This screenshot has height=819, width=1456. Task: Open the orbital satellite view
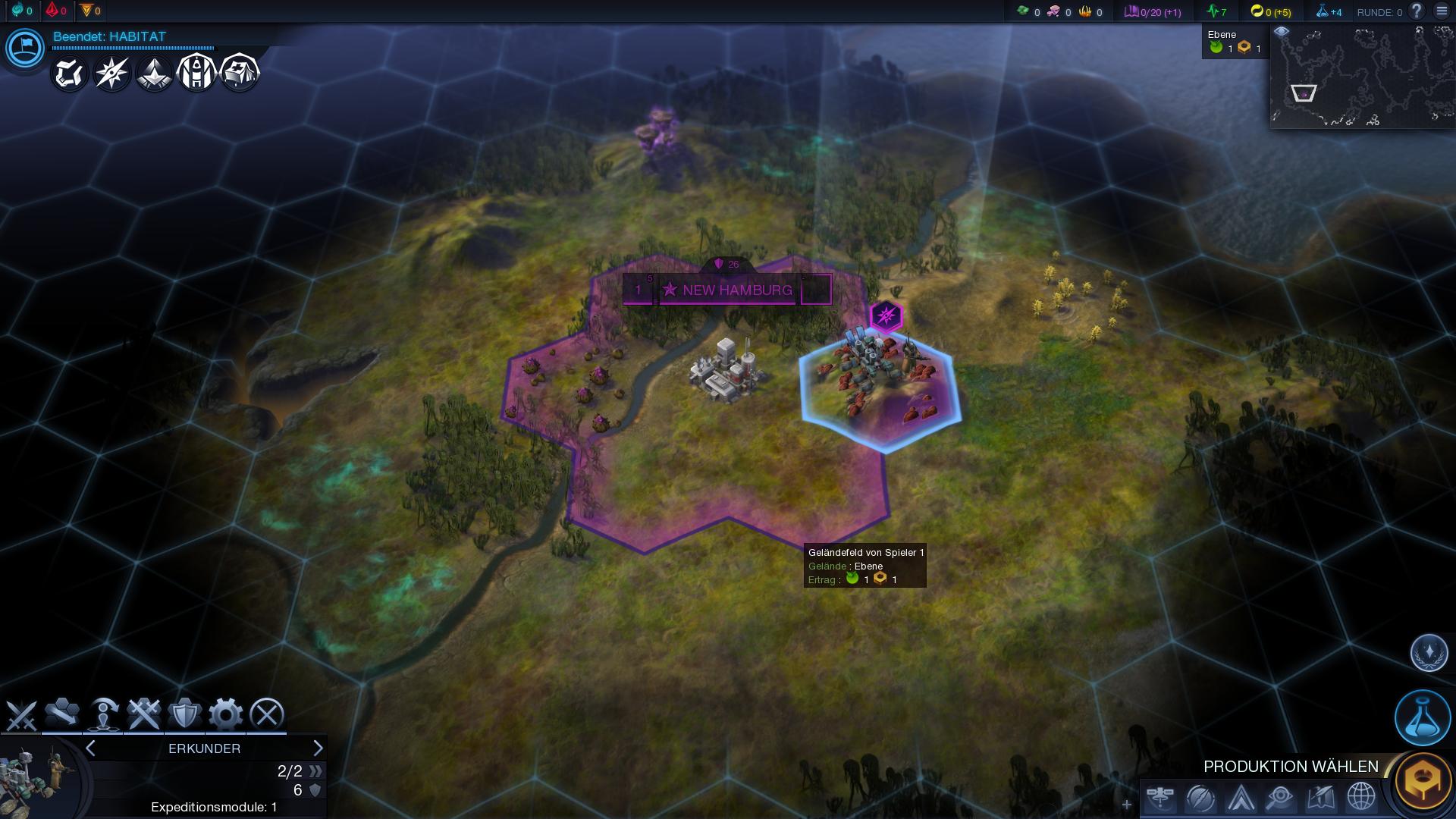click(x=1160, y=798)
